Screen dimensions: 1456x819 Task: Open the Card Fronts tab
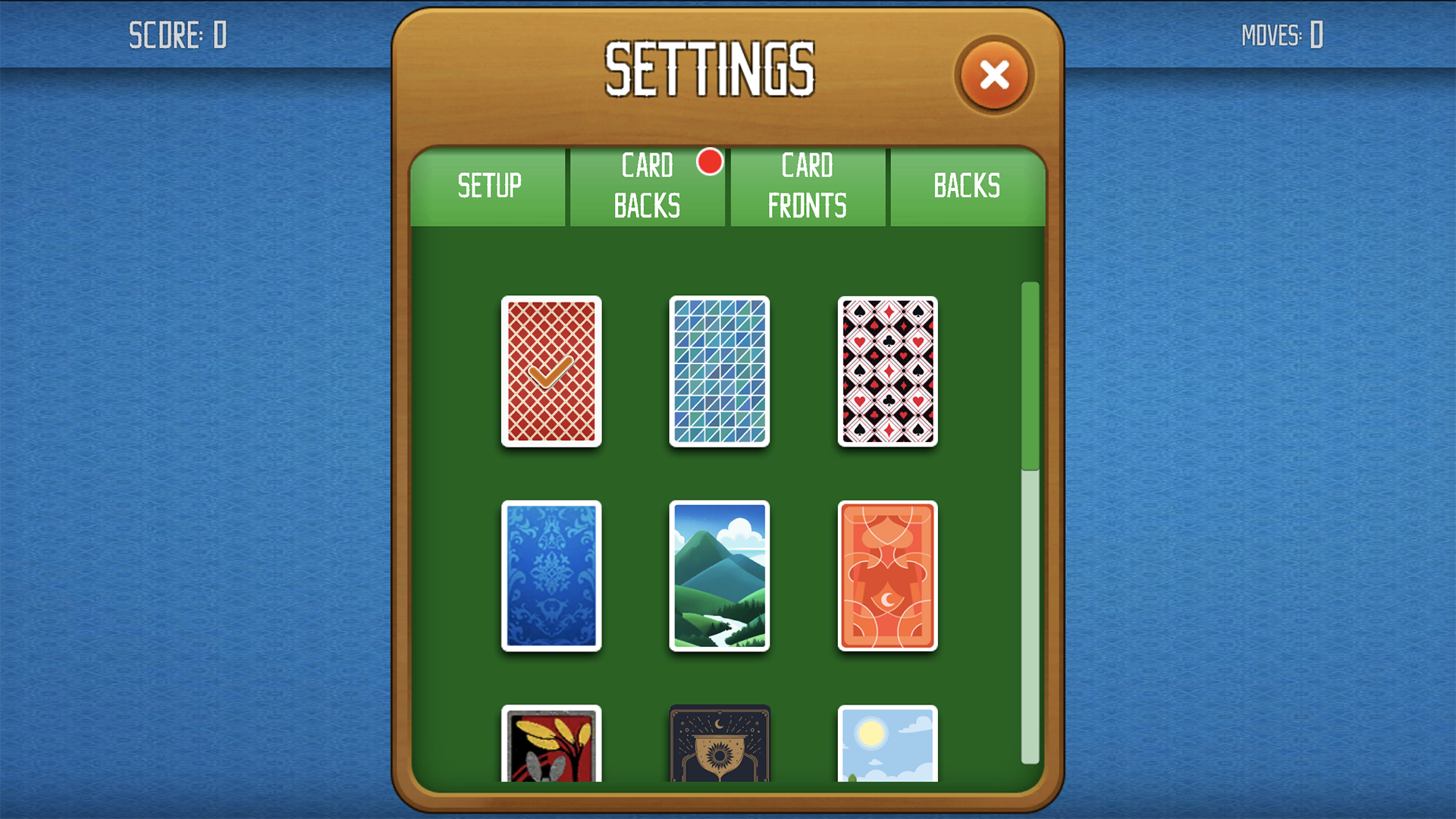click(807, 184)
